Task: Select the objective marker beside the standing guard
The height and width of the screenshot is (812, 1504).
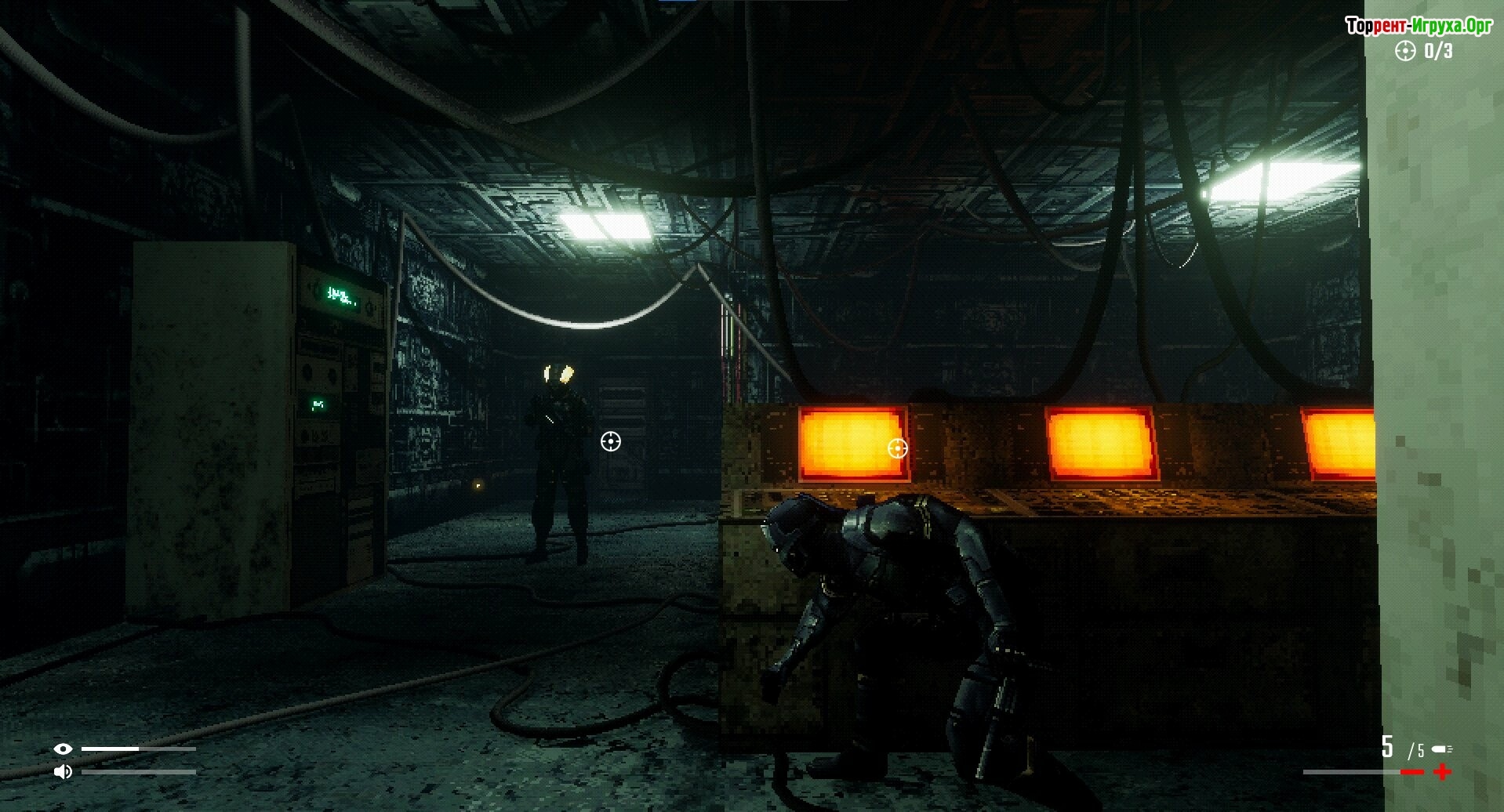Action: (610, 442)
